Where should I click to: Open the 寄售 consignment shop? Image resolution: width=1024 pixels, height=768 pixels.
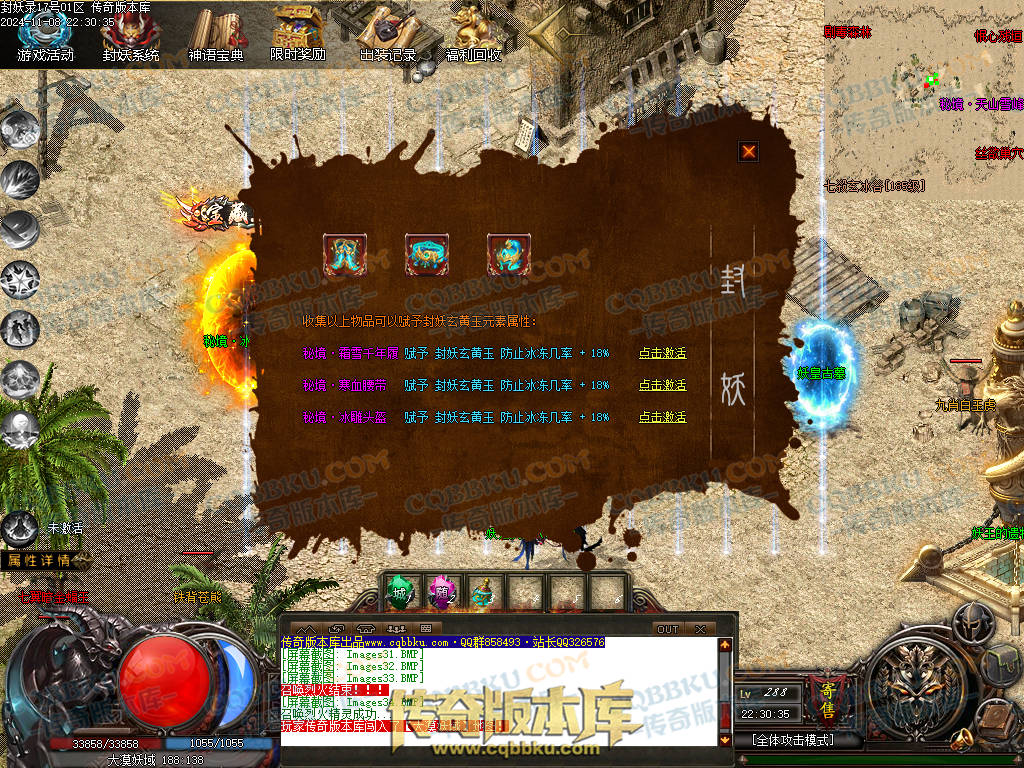tap(826, 699)
